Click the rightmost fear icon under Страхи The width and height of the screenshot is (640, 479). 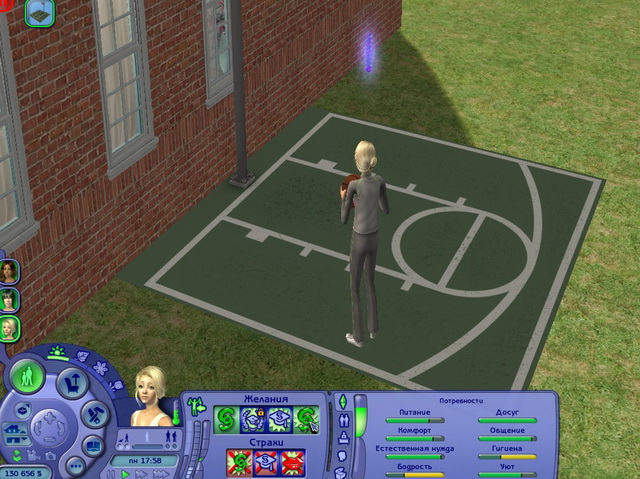click(292, 462)
